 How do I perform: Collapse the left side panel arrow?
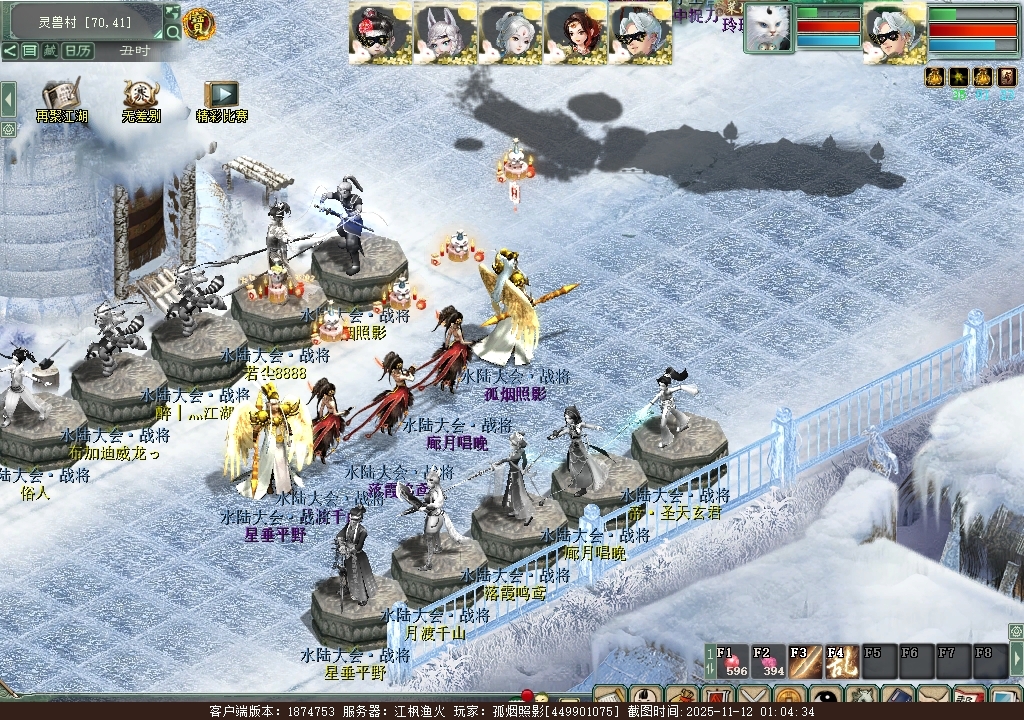(8, 99)
